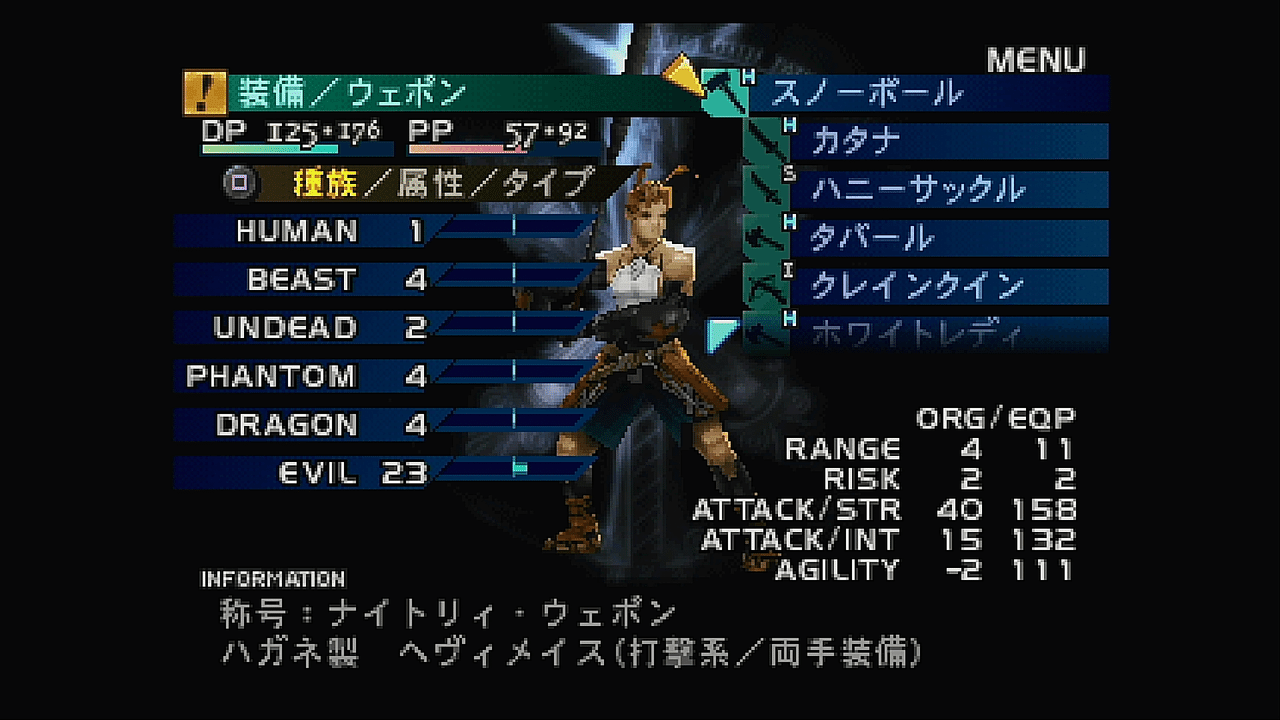The height and width of the screenshot is (720, 1280).
Task: Click the 装備/ウェポン header bar
Action: coord(440,94)
